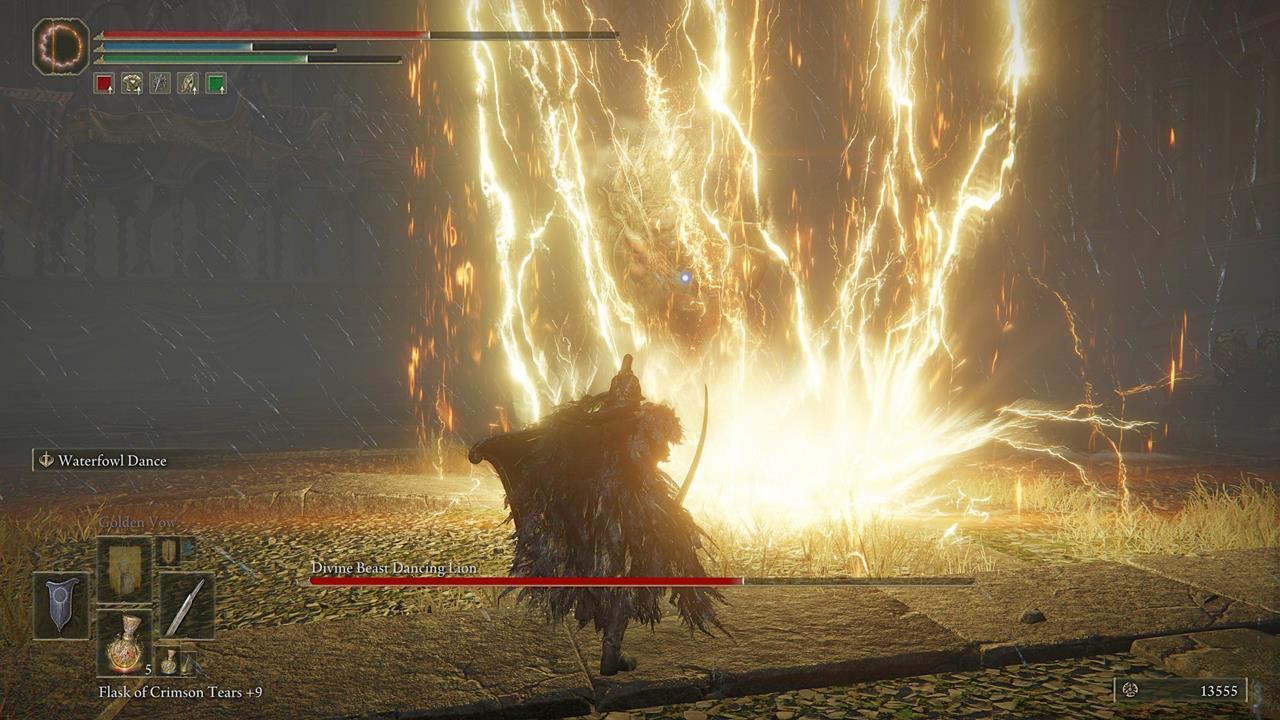The width and height of the screenshot is (1280, 720).
Task: Click the green square status effect icon
Action: tap(216, 83)
